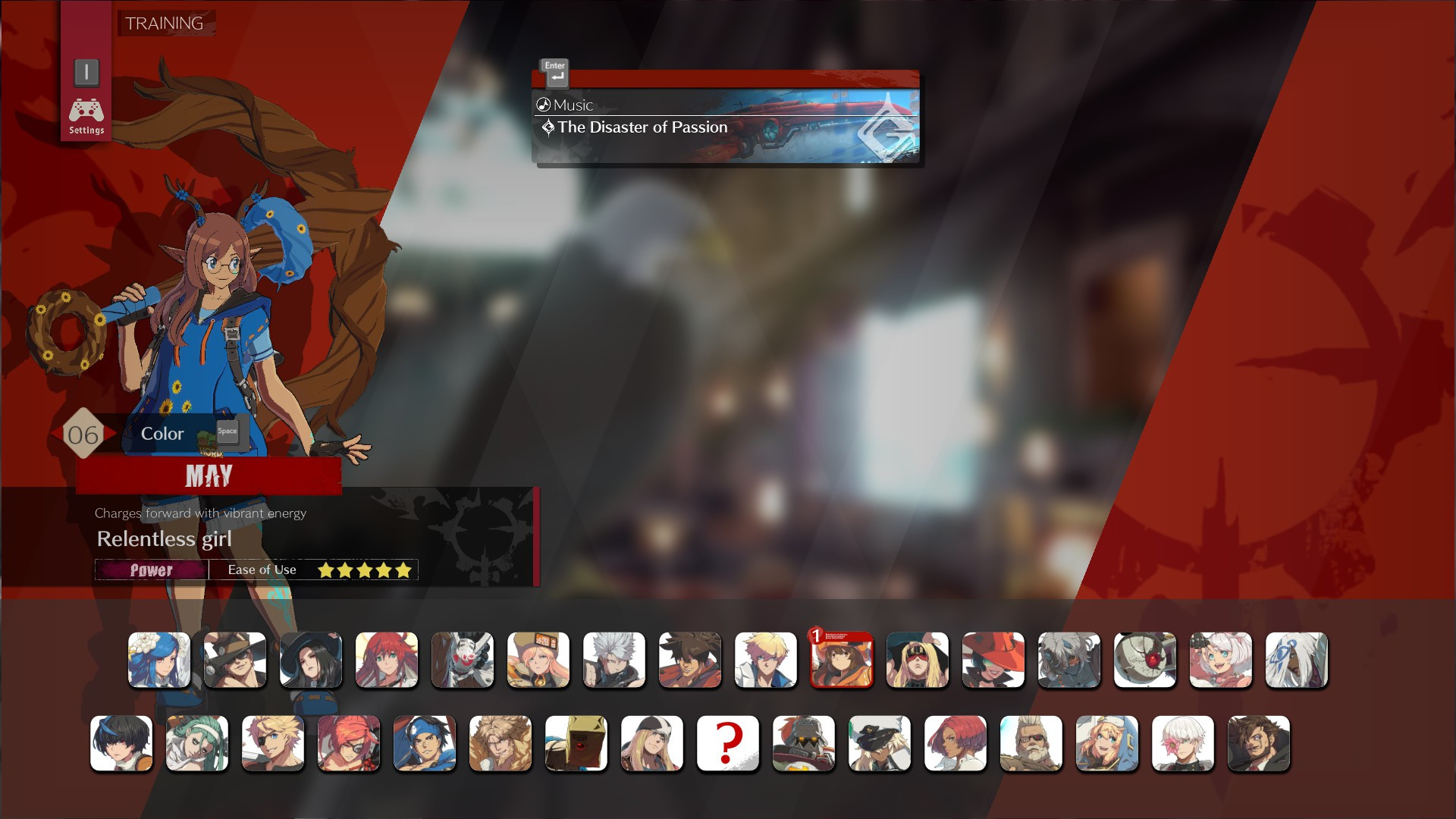1456x819 pixels.
Task: Select Chipp Zanuff's white-haired portrait
Action: (614, 660)
